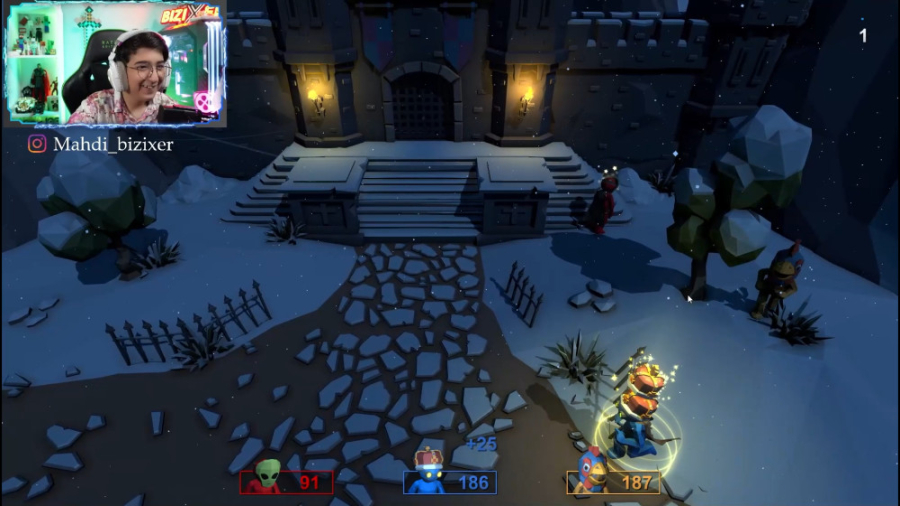
Task: Click the Instagram logo beside Mahdi_bizixer
Action: (37, 144)
